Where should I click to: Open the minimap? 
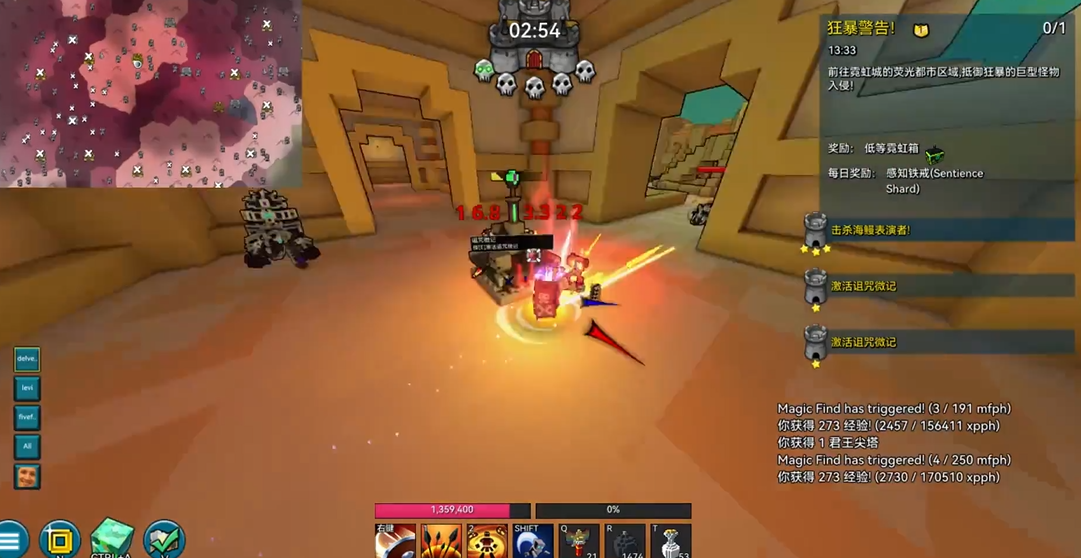coord(150,93)
